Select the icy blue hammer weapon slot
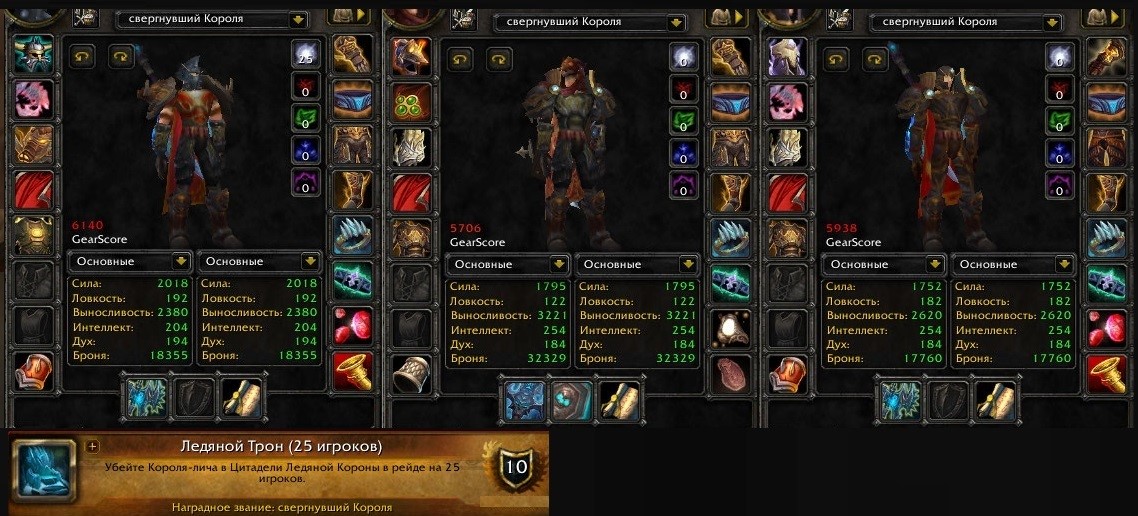This screenshot has height=516, width=1138. pyautogui.click(x=524, y=401)
